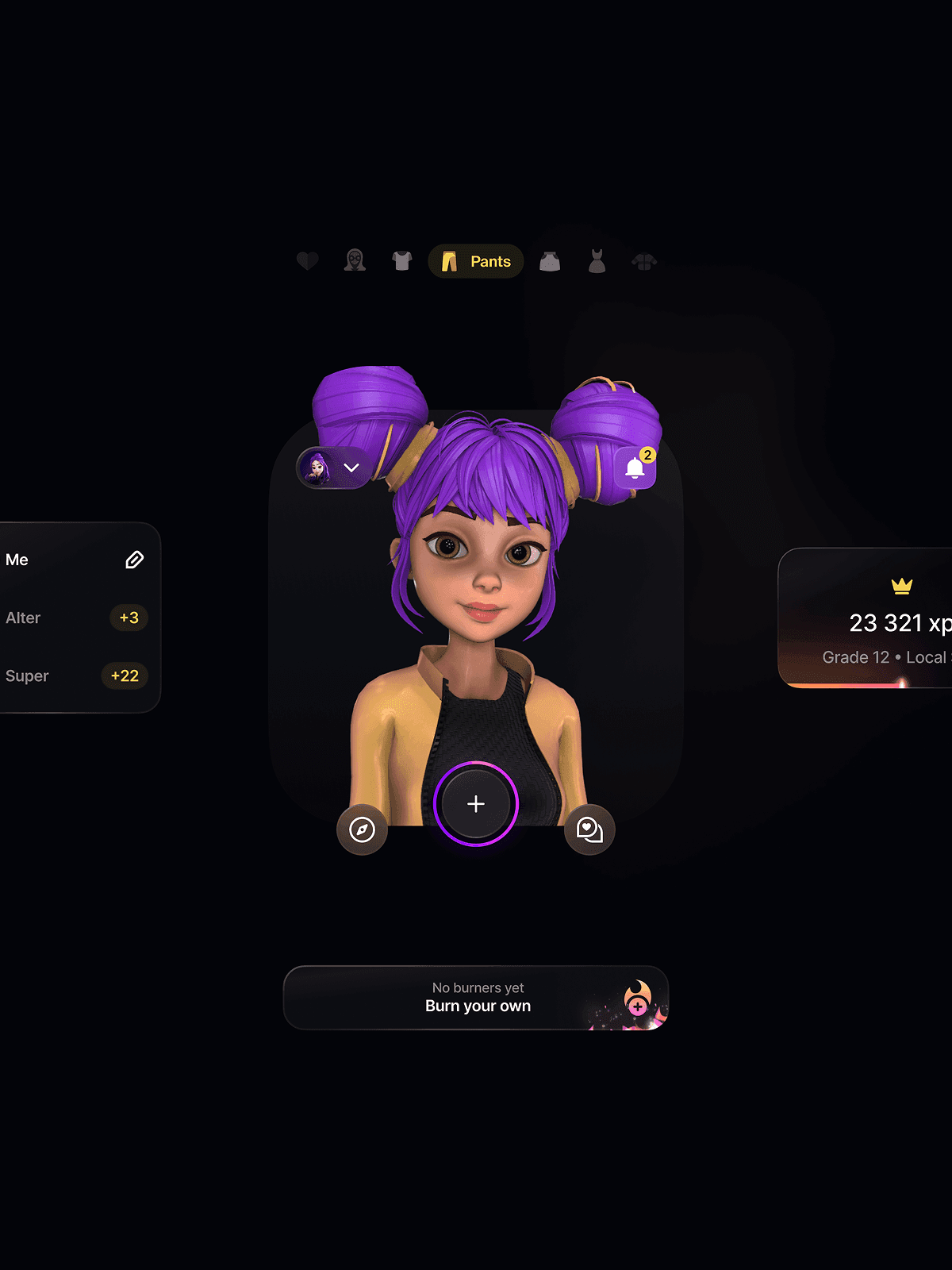Switch to the skirt category

pos(550,261)
